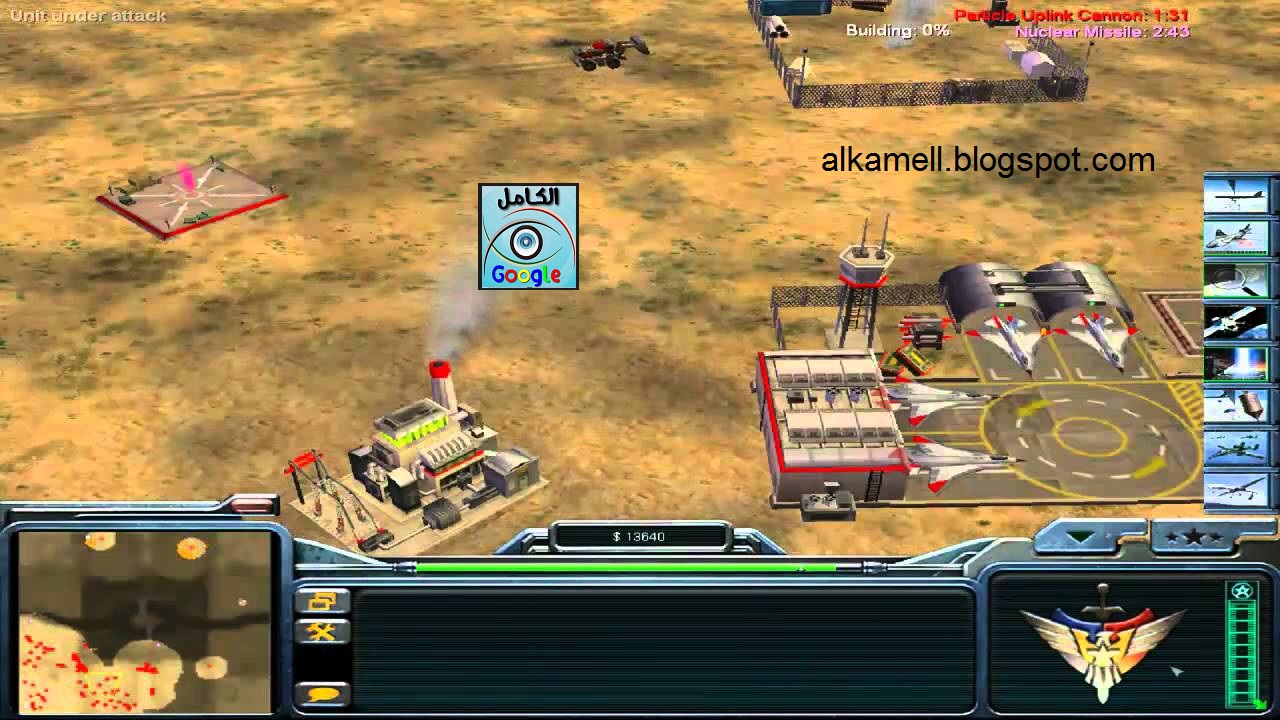Select the Air Force General emblem portrait
The image size is (1280, 720).
point(1105,645)
